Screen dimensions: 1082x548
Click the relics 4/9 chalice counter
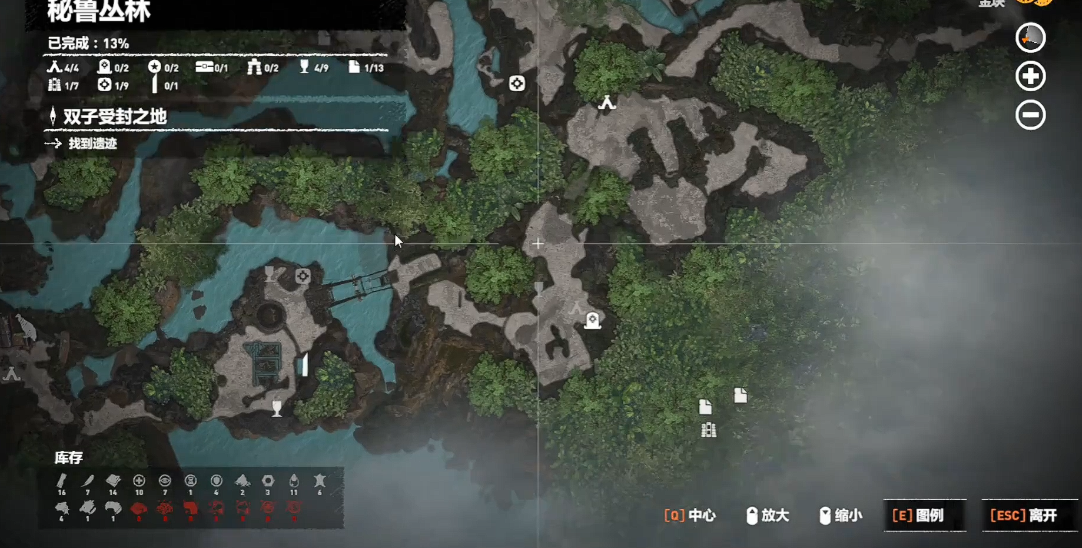[x=304, y=68]
